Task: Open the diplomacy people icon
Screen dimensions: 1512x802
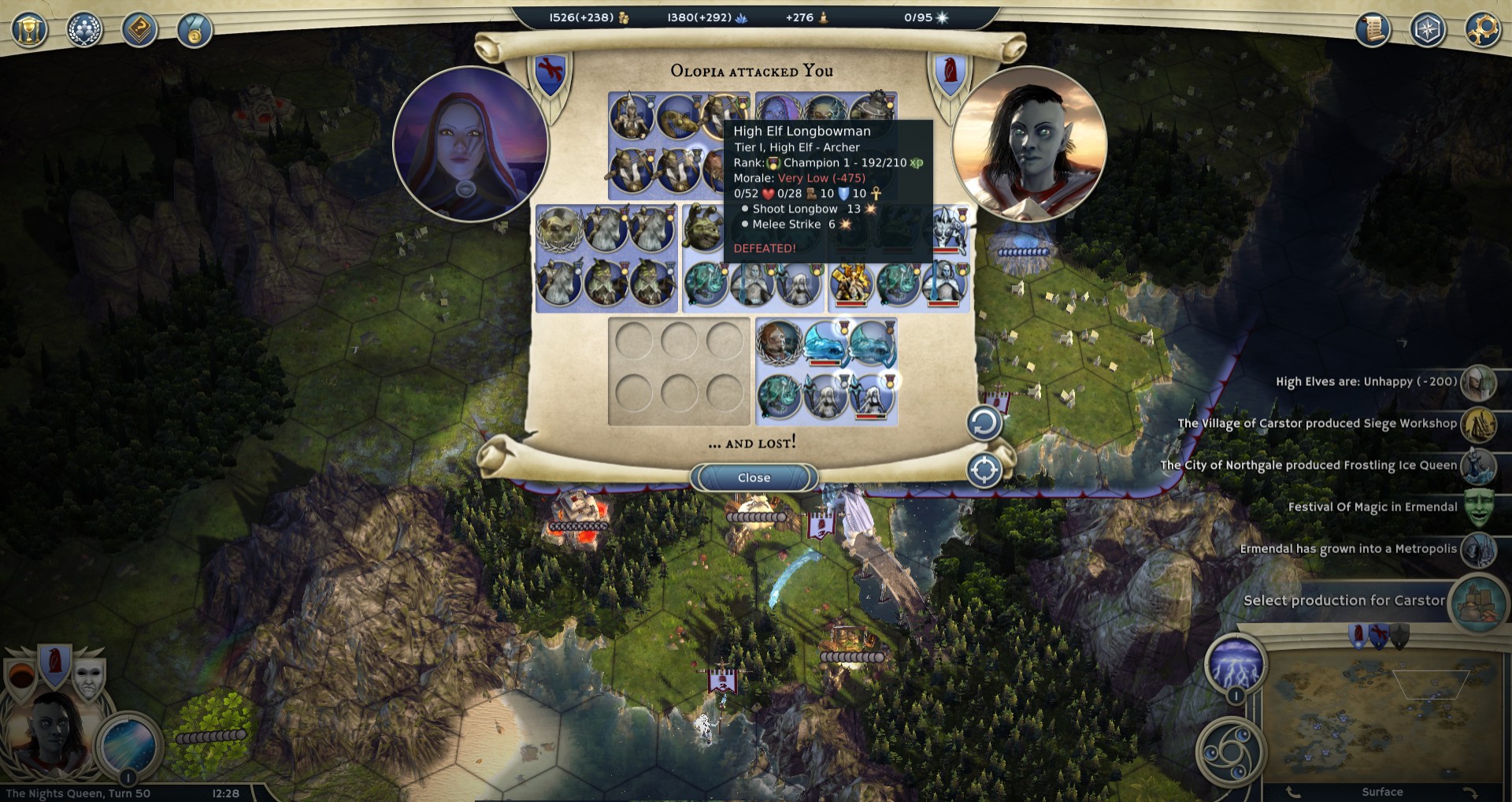Action: (x=84, y=30)
